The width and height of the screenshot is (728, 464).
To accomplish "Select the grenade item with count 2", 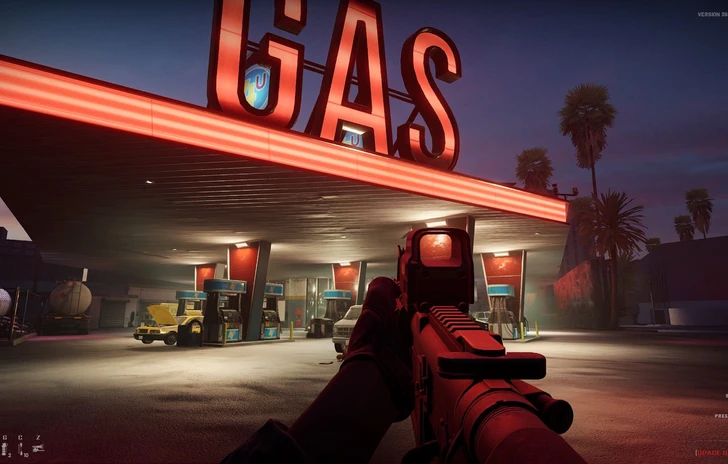I will coord(4,449).
